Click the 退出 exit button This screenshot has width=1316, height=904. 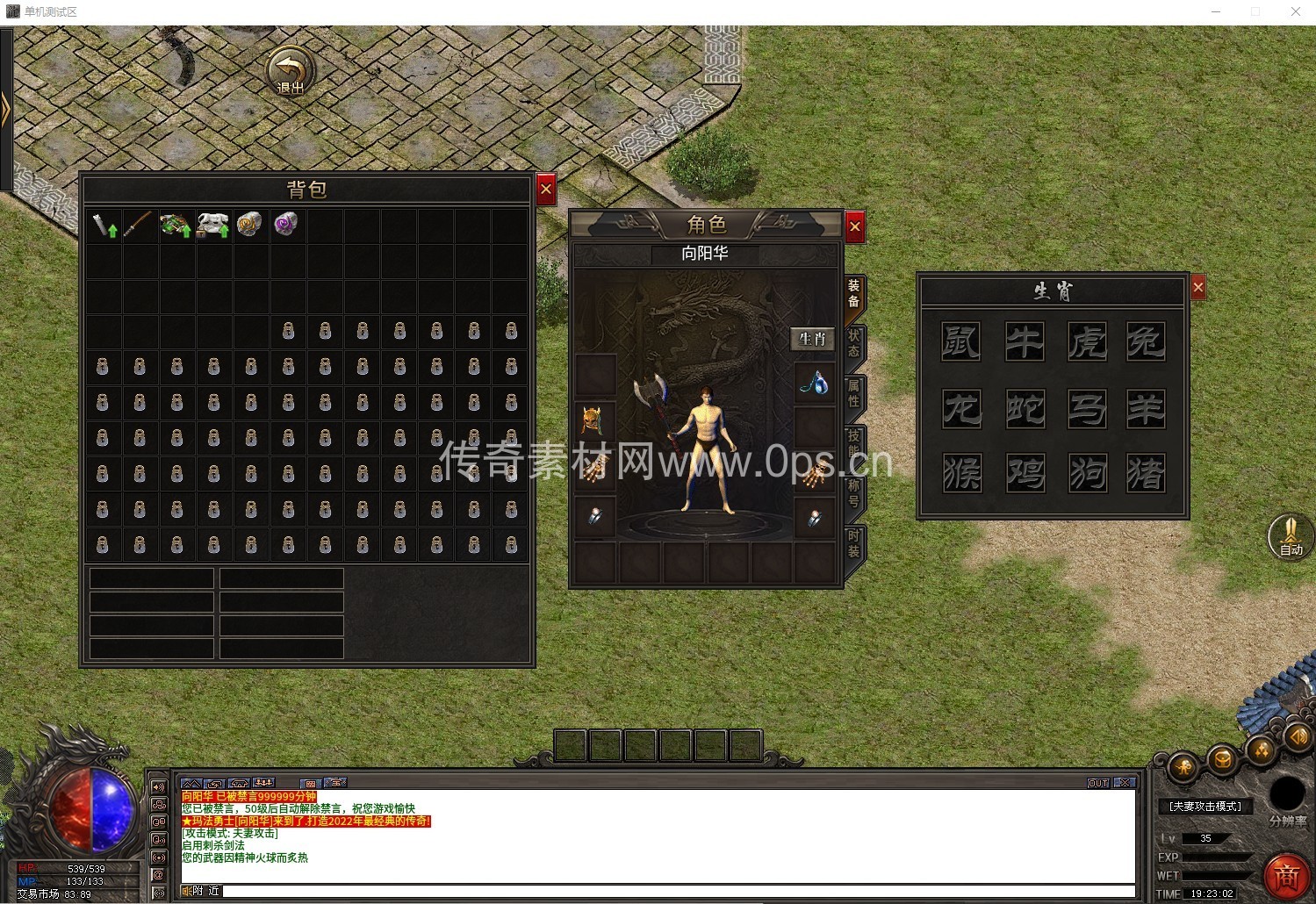291,72
